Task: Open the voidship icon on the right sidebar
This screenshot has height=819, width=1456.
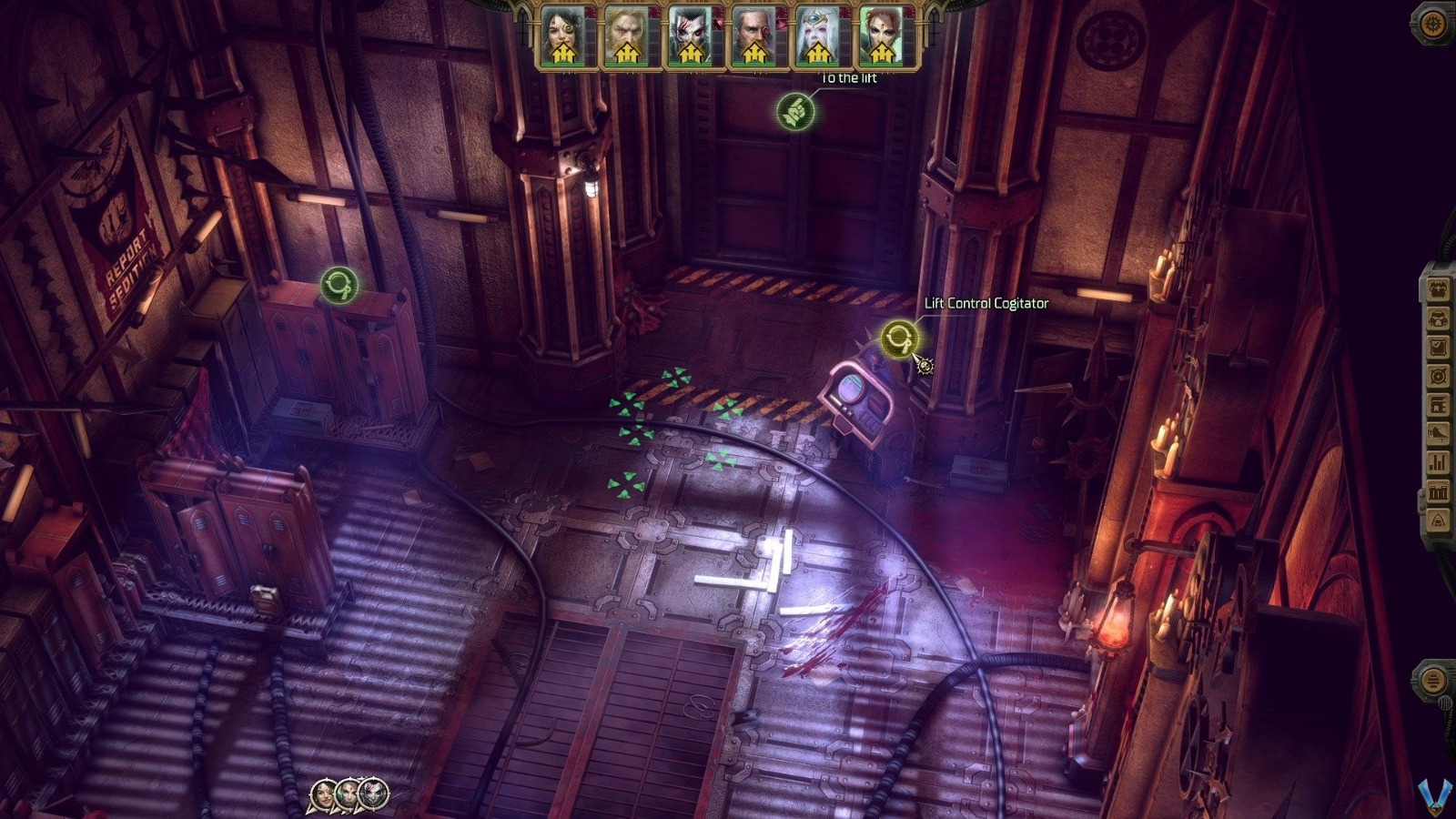Action: point(1438,431)
